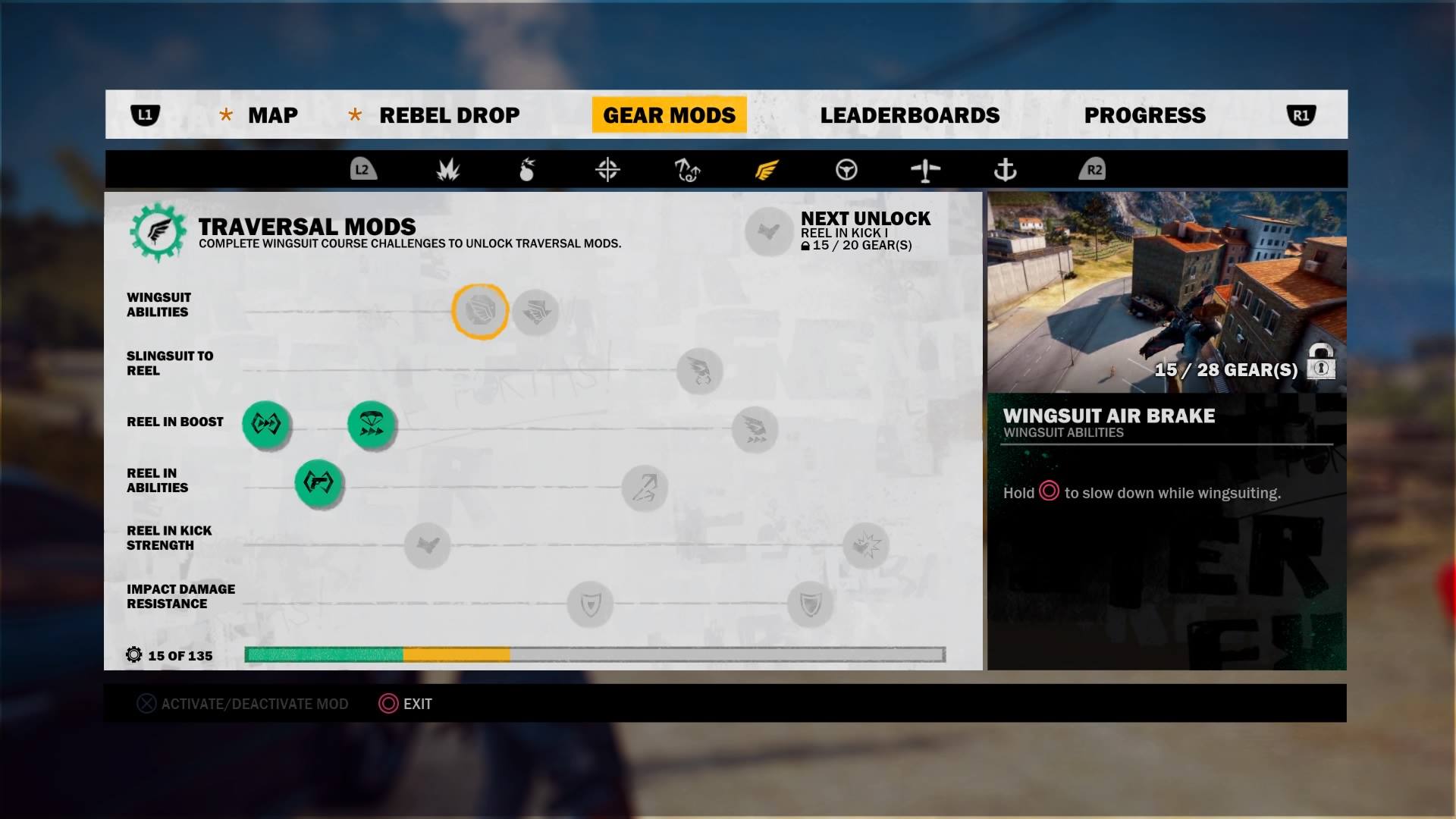Show the Progress tab
The width and height of the screenshot is (1456, 819).
click(1144, 115)
